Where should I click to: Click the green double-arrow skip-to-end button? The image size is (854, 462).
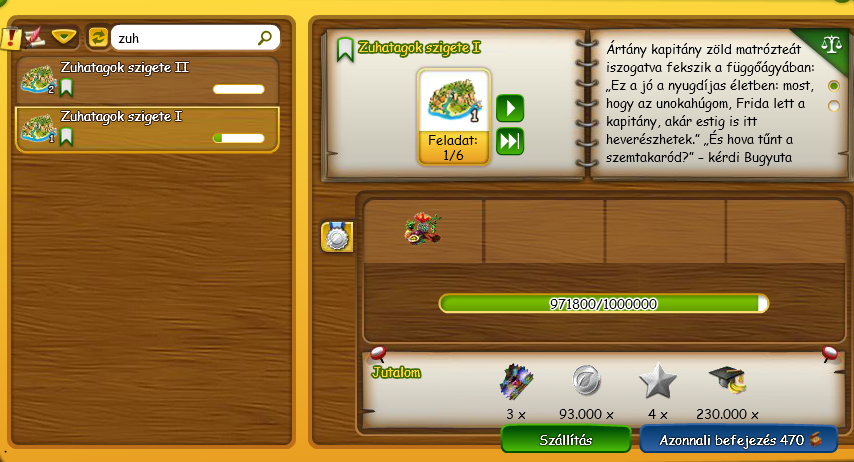[510, 141]
